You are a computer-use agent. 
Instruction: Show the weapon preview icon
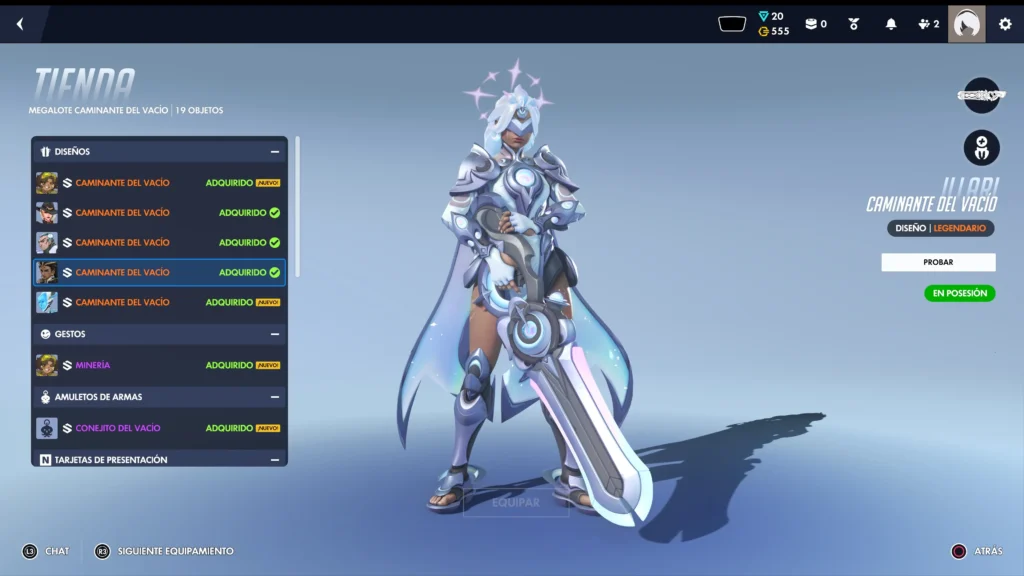click(x=981, y=95)
